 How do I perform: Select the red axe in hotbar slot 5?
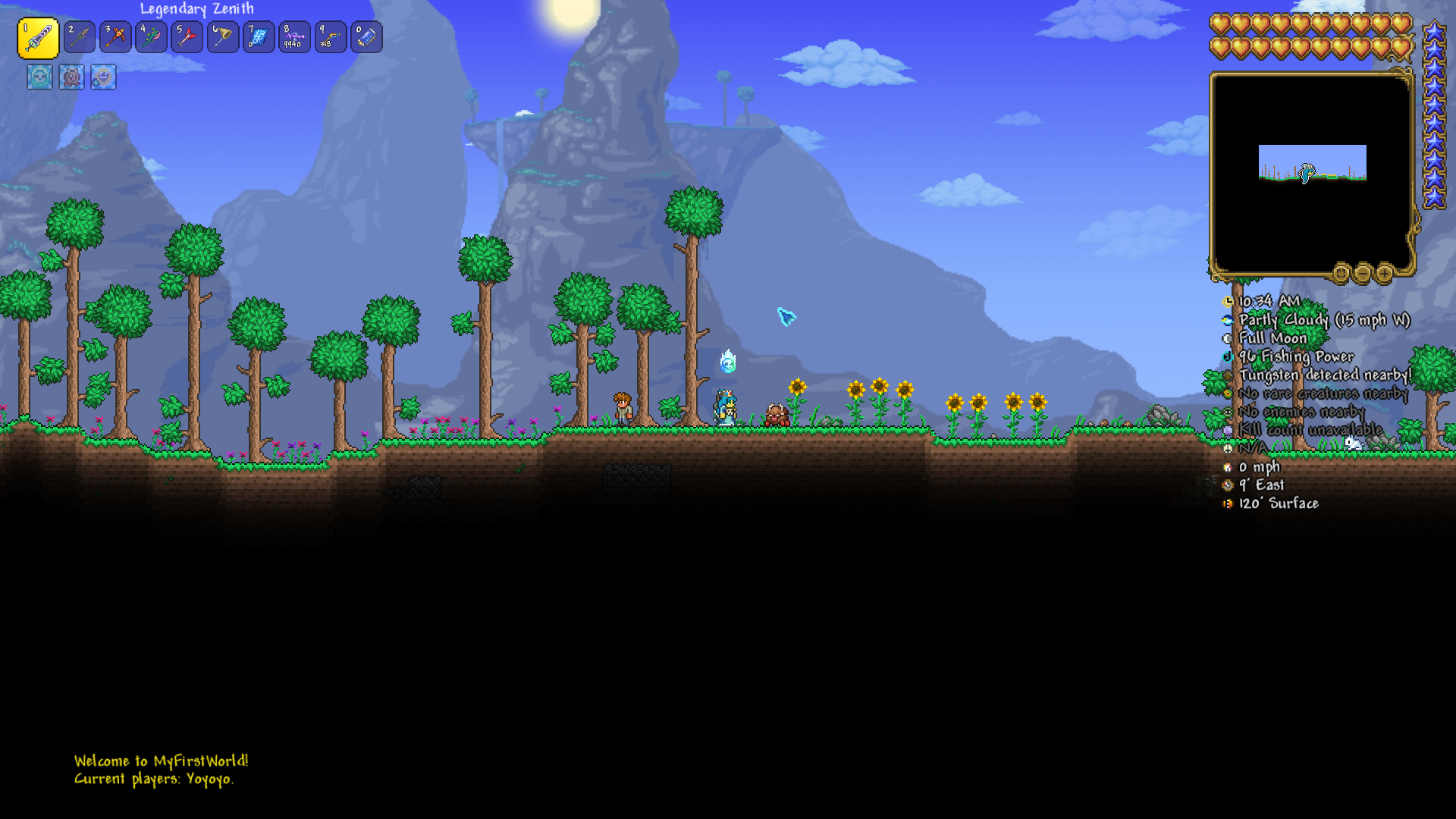click(187, 36)
